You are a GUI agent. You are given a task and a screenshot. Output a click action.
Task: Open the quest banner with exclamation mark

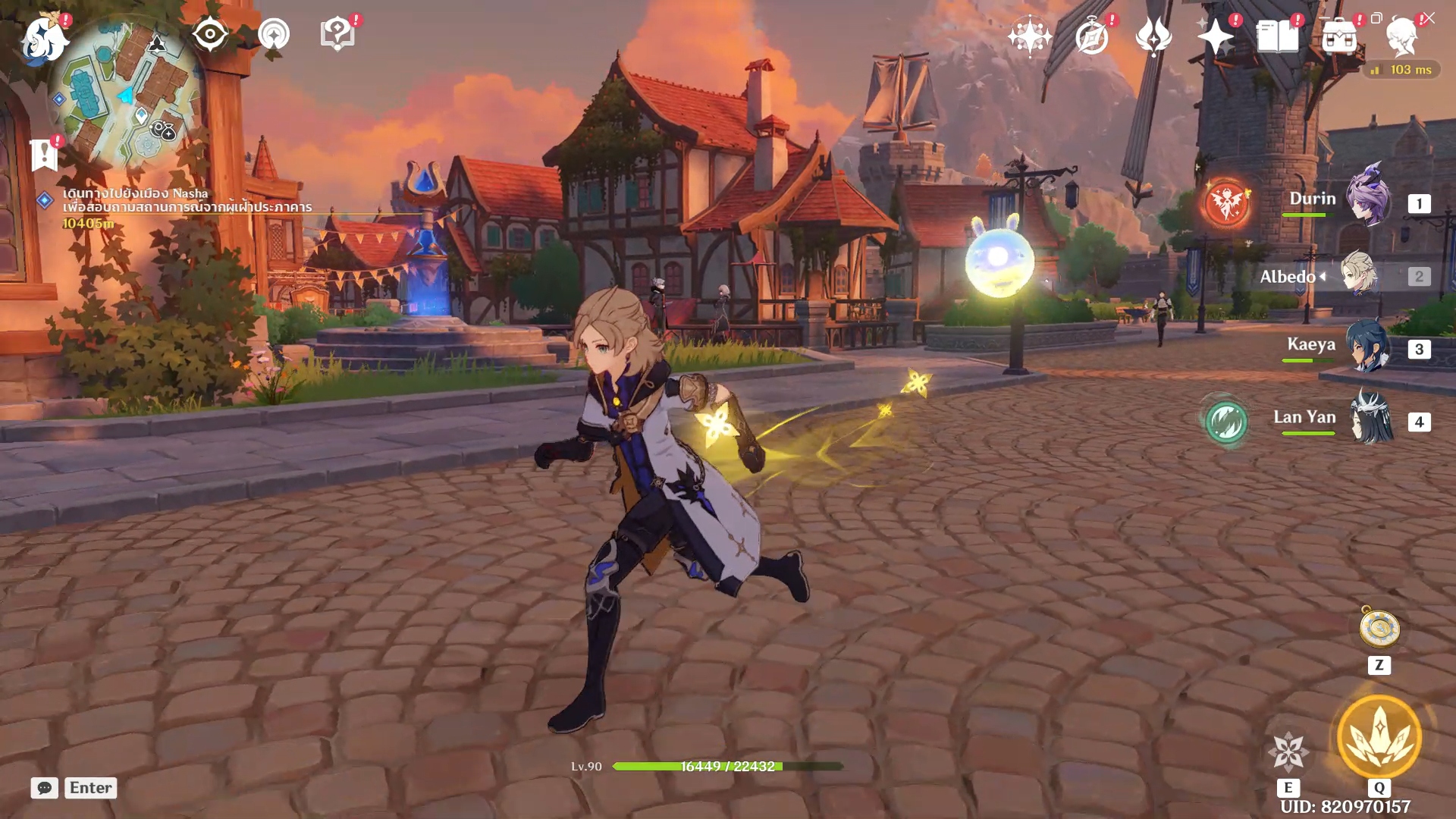(x=45, y=155)
